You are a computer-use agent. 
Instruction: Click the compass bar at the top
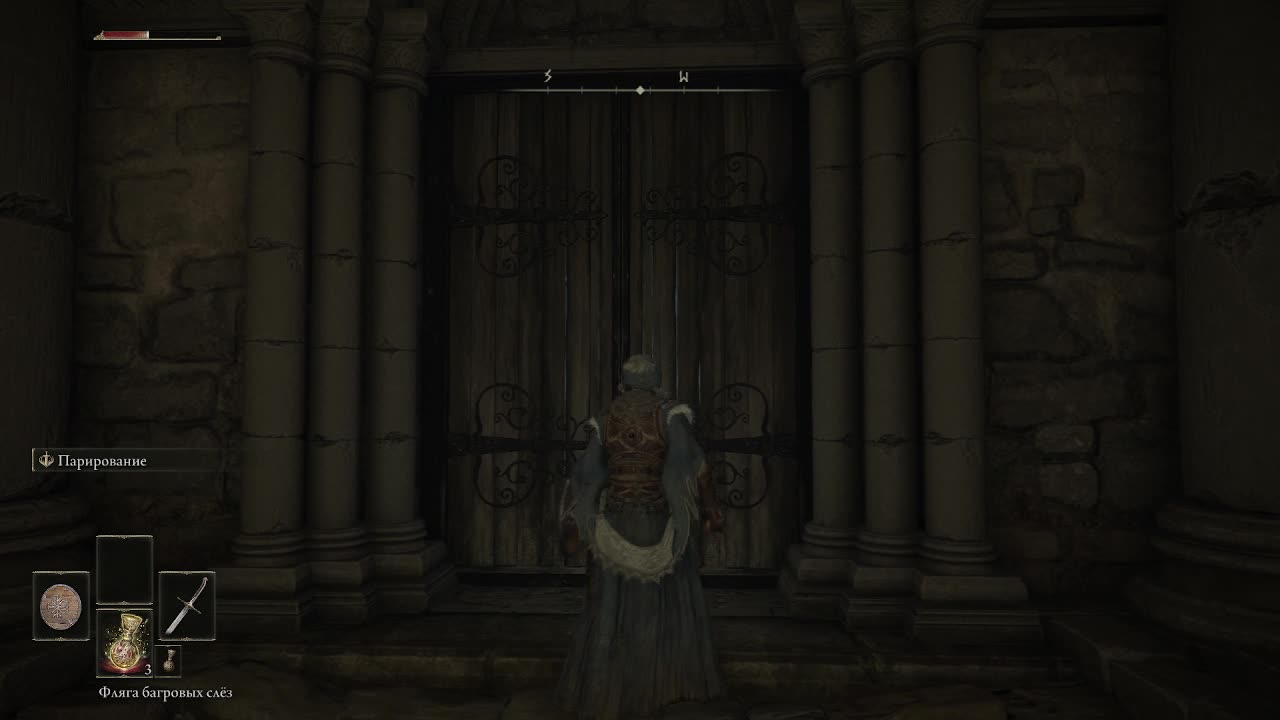pos(640,90)
